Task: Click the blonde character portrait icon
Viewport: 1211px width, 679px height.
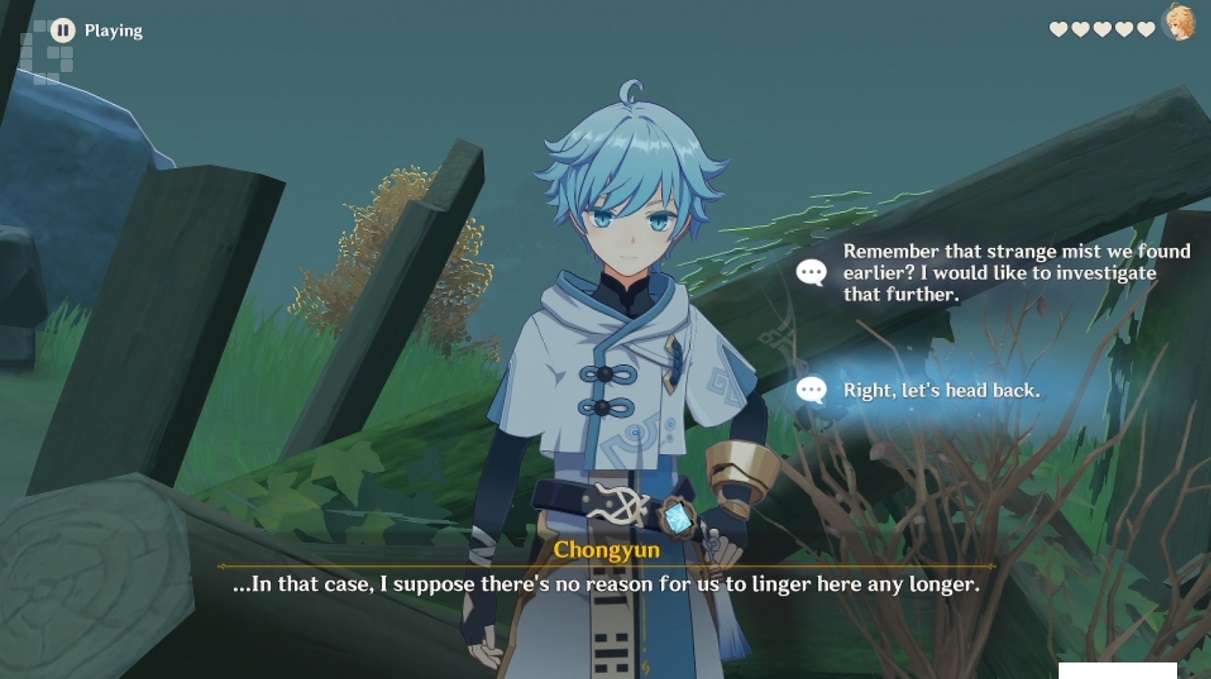Action: click(1180, 23)
